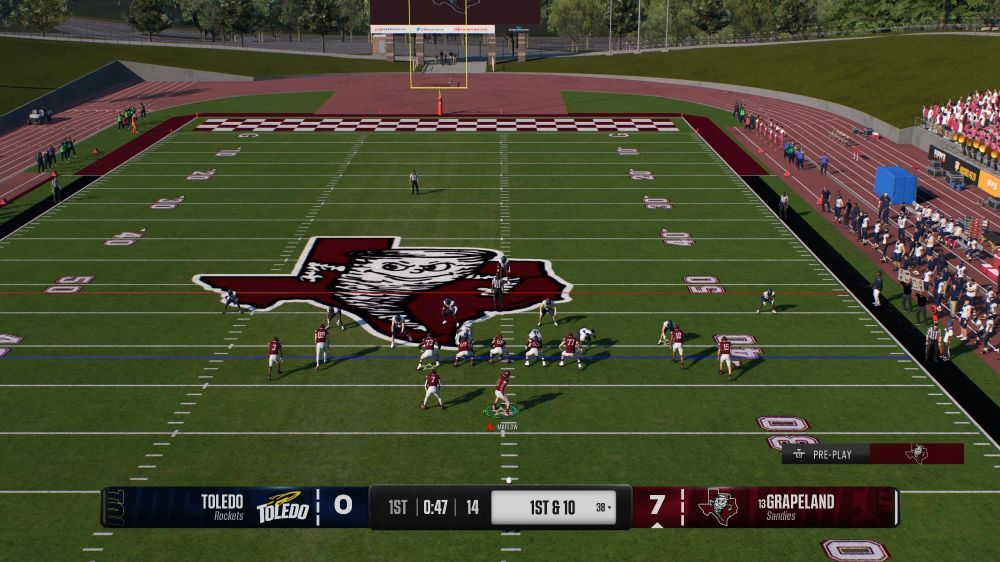Select the Toledo Rockets scoreboard panel
The height and width of the screenshot is (562, 1000).
pyautogui.click(x=235, y=506)
